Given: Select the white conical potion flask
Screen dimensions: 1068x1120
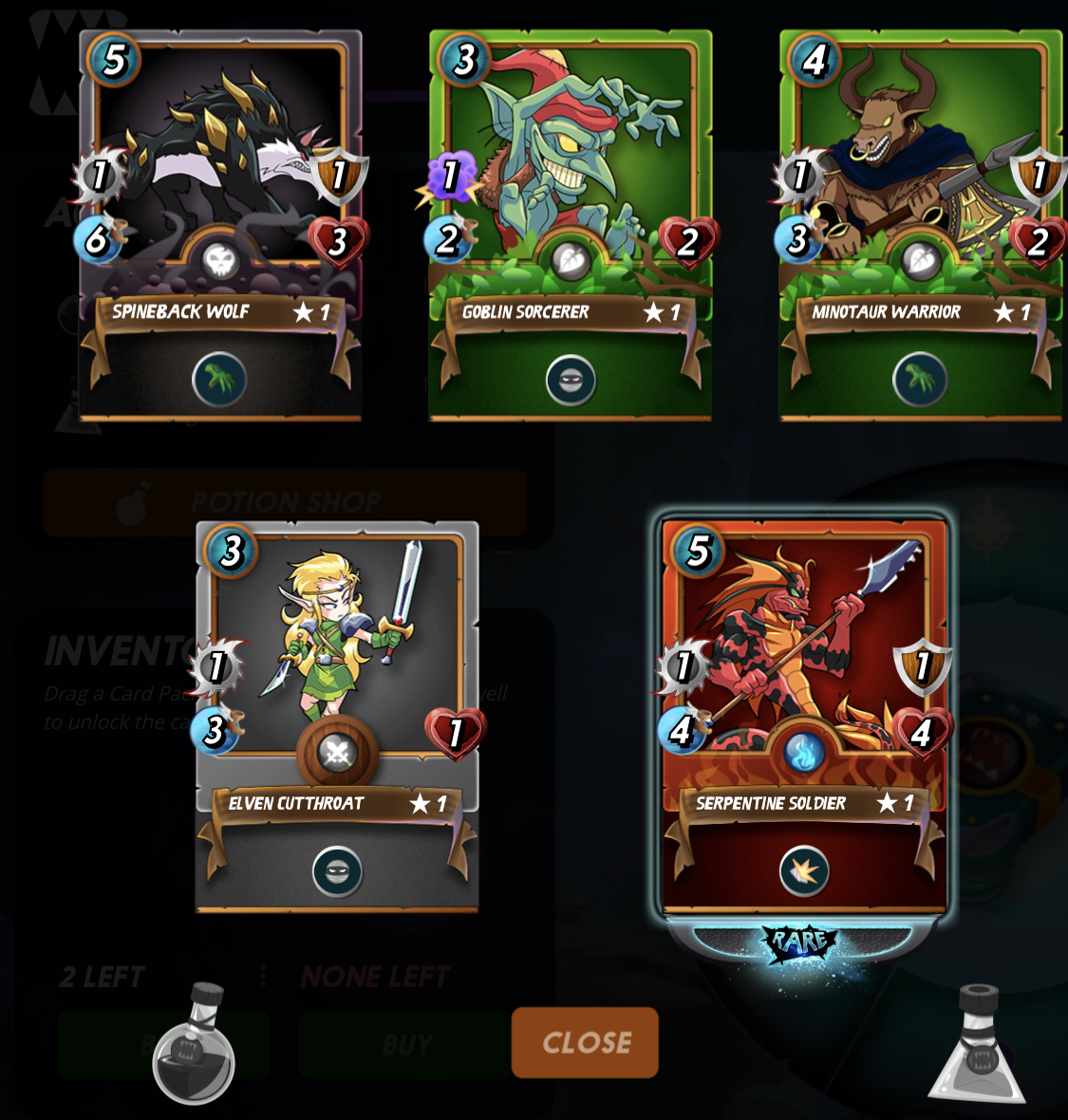Looking at the screenshot, I should [978, 1046].
